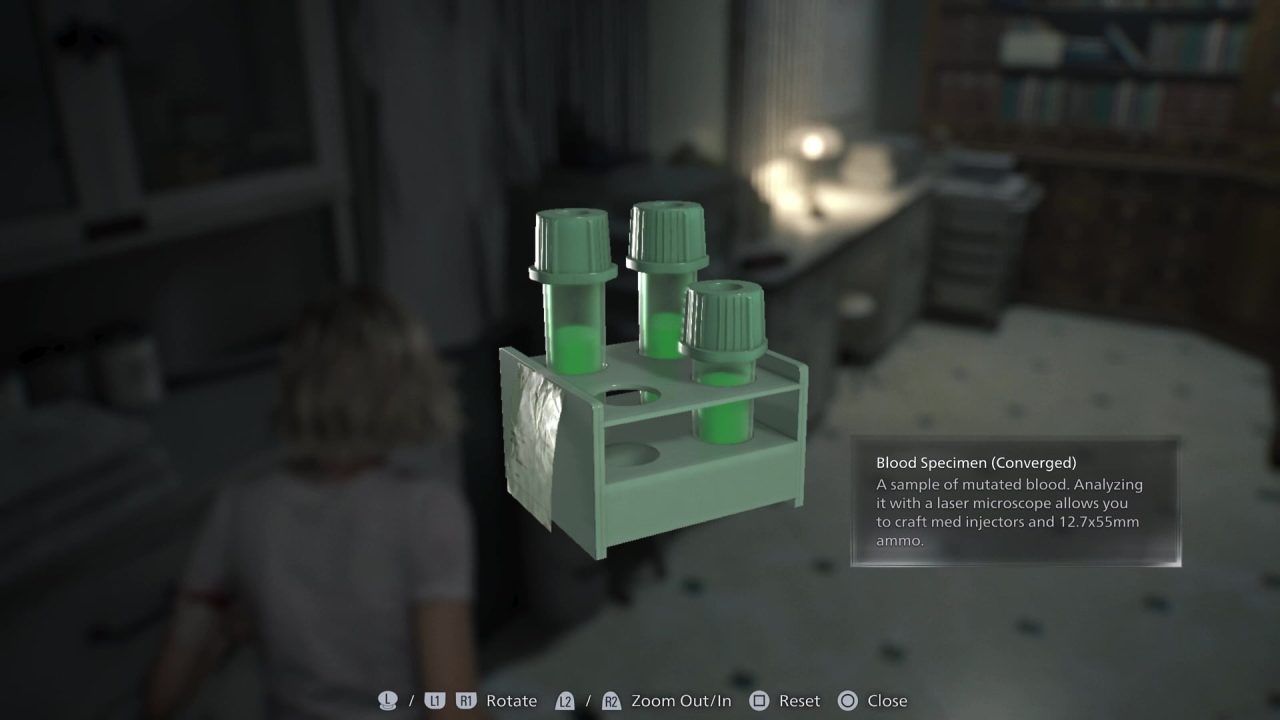Click the Square button Reset icon
Screen dimensions: 1280x720
pos(759,700)
